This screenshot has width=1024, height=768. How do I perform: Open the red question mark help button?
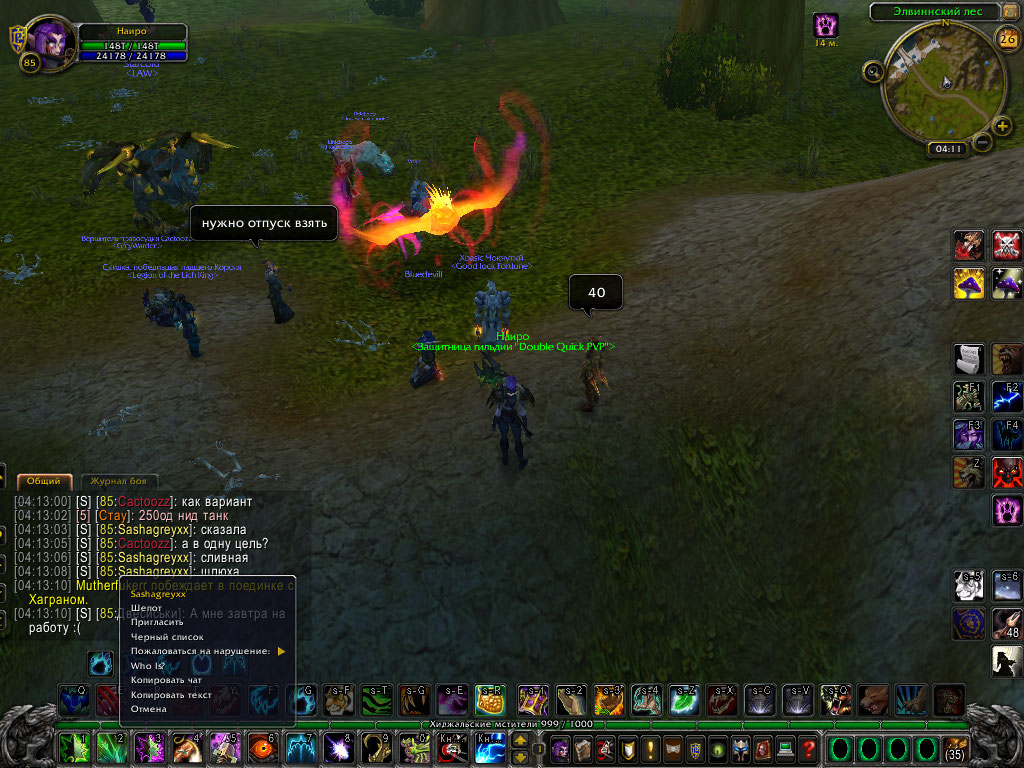pos(808,747)
